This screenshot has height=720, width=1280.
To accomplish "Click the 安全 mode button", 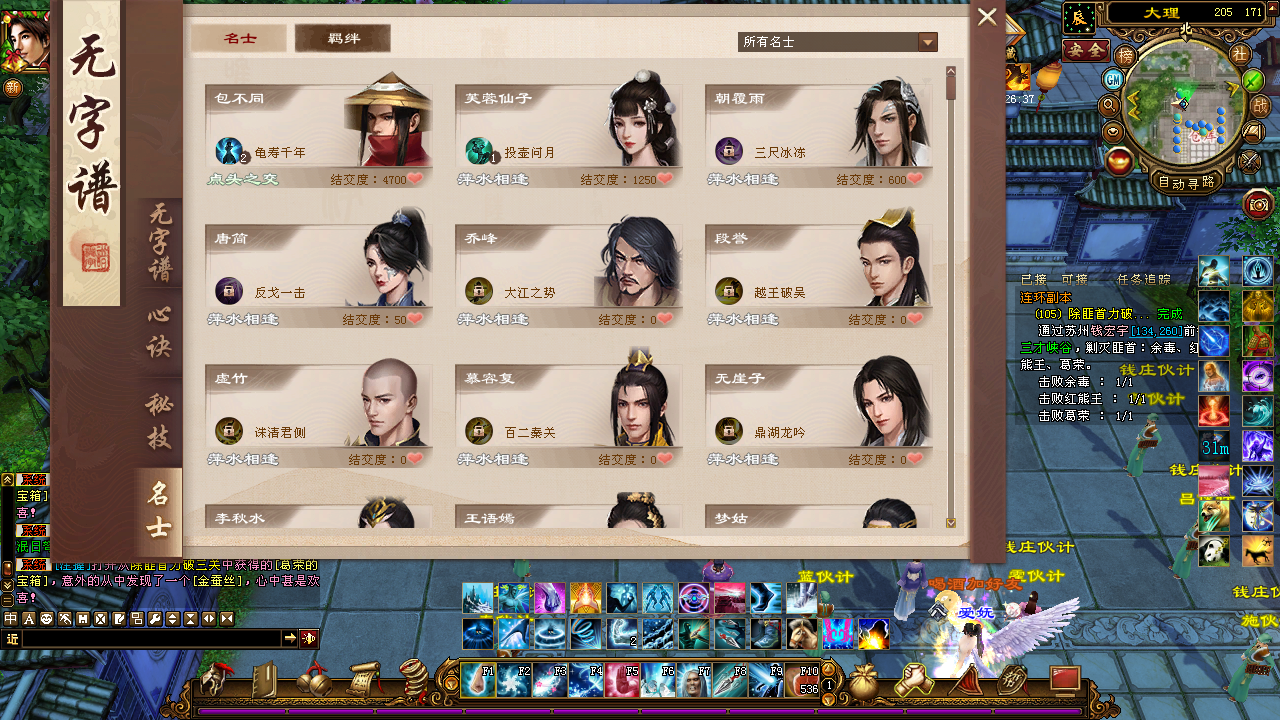I will click(x=1085, y=49).
